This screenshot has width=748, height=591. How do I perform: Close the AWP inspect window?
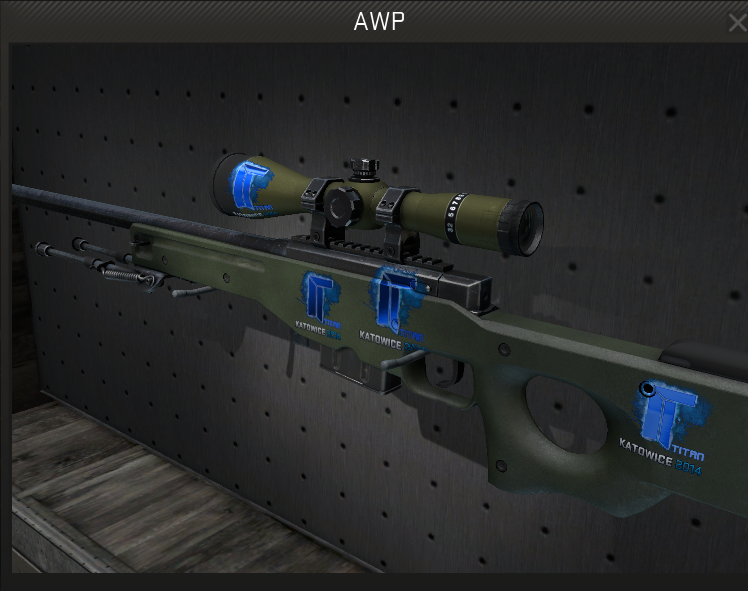pos(738,22)
